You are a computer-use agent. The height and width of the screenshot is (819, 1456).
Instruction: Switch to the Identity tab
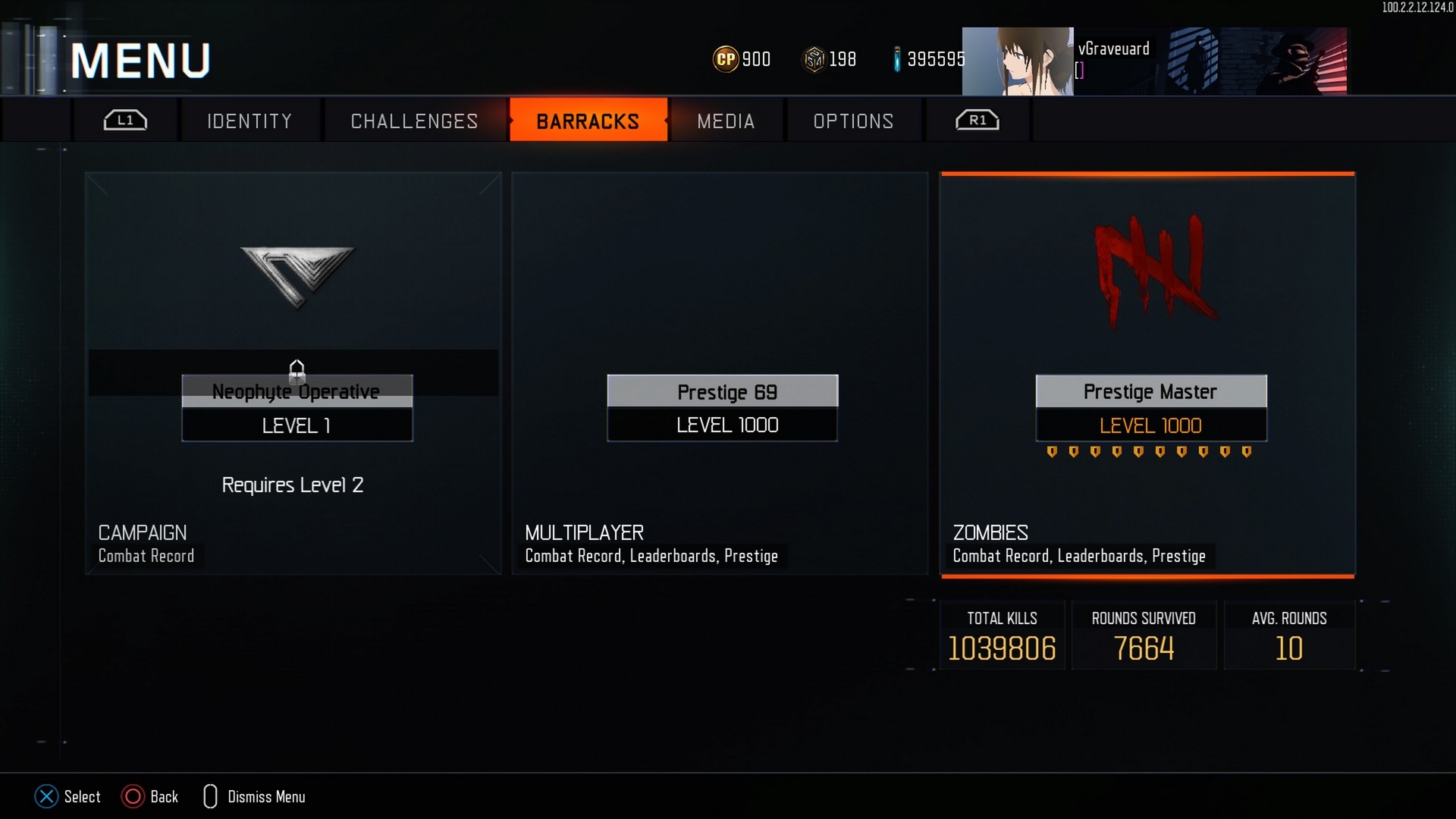[x=249, y=121]
